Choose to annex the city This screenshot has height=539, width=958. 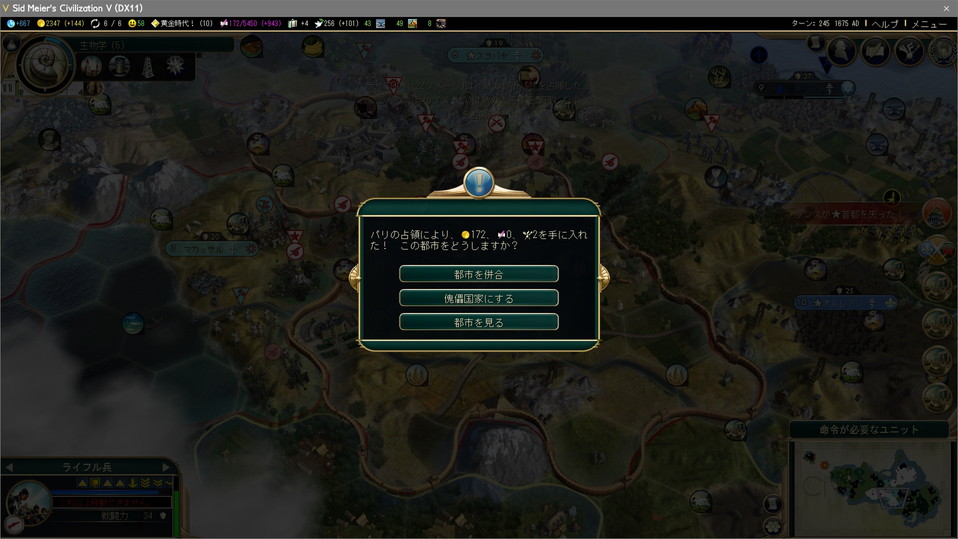[x=478, y=274]
